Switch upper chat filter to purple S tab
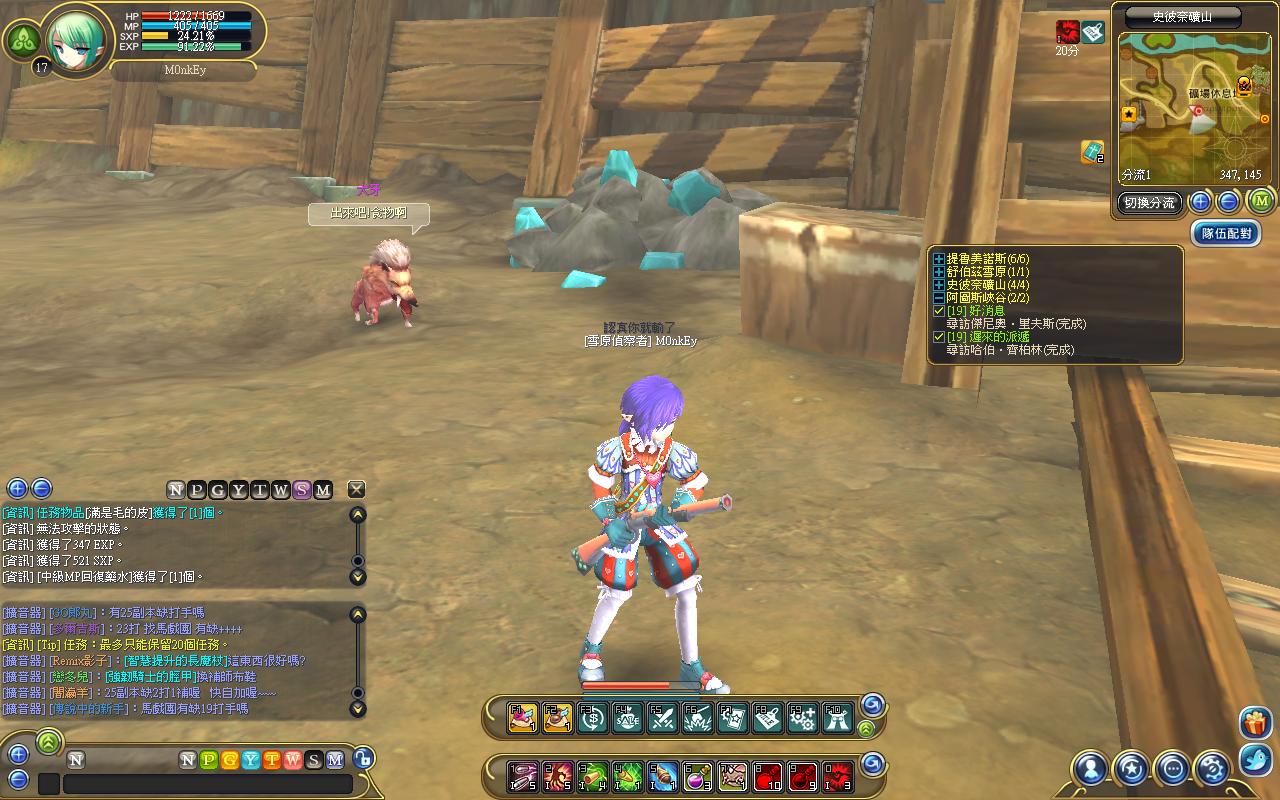 [302, 489]
